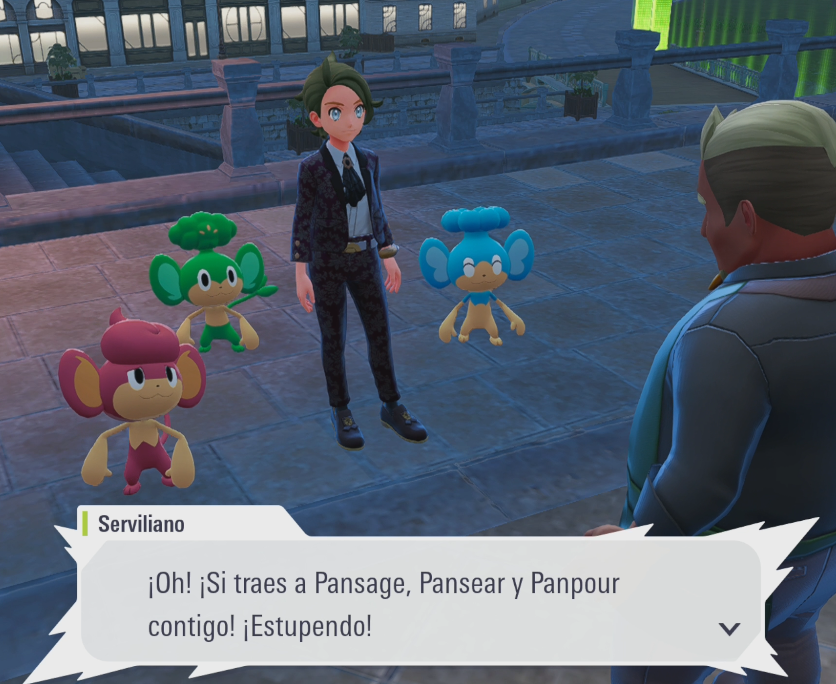Advance dialogue with the down arrow
This screenshot has width=836, height=684.
pyautogui.click(x=729, y=629)
